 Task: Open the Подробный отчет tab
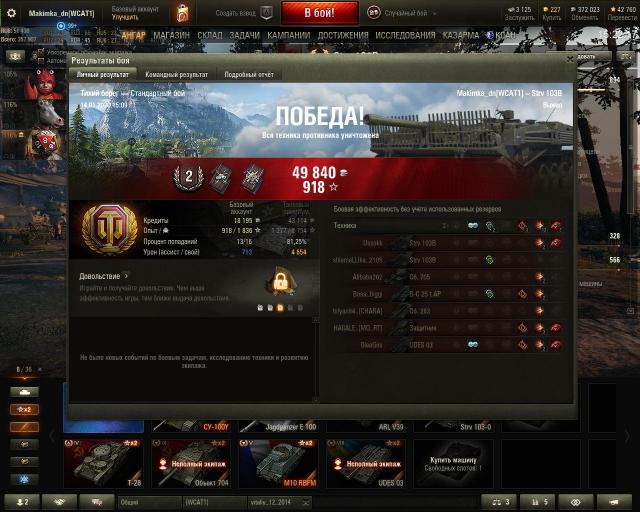tap(249, 74)
